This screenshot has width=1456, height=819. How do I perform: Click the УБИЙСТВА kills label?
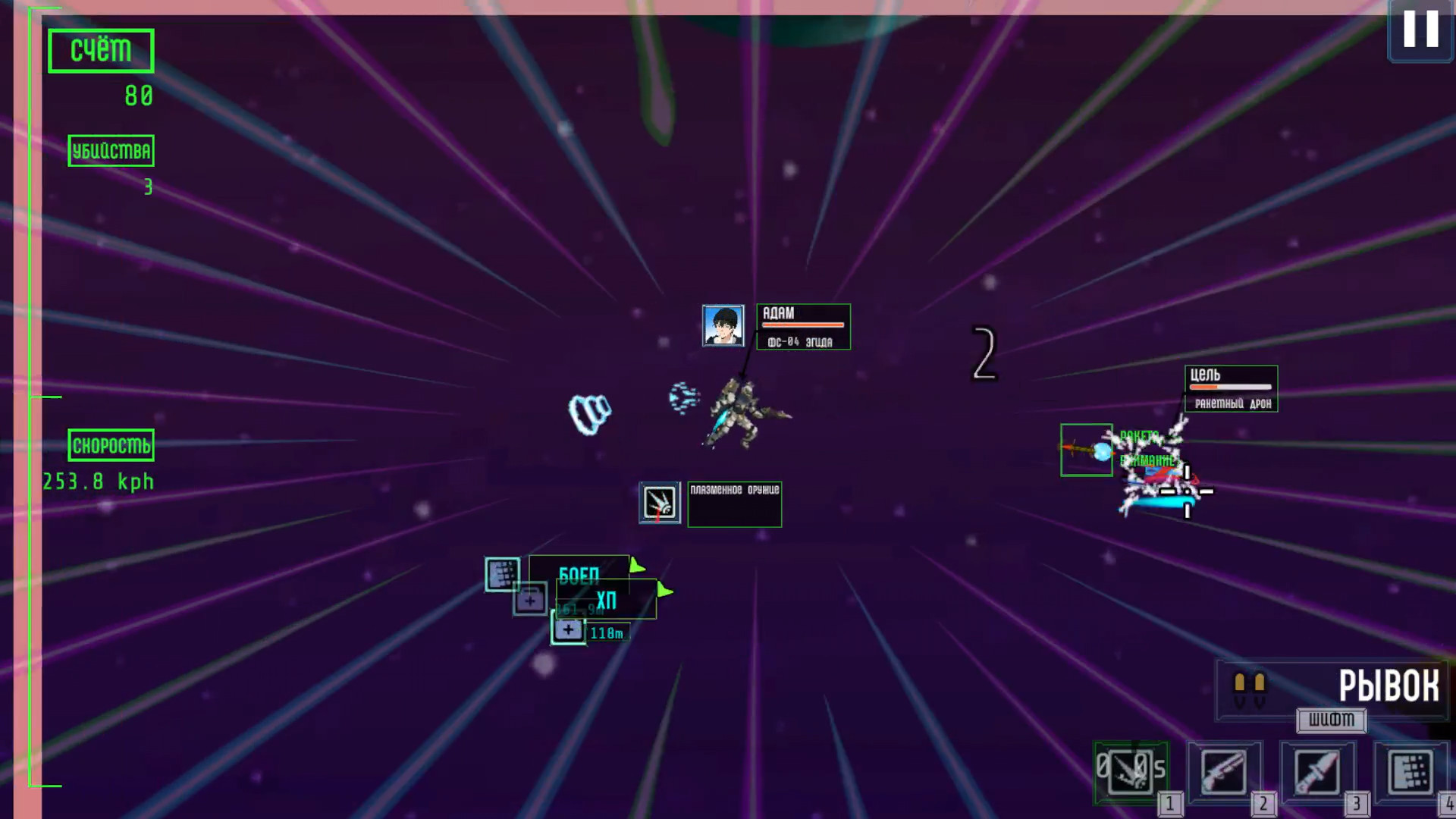[111, 151]
